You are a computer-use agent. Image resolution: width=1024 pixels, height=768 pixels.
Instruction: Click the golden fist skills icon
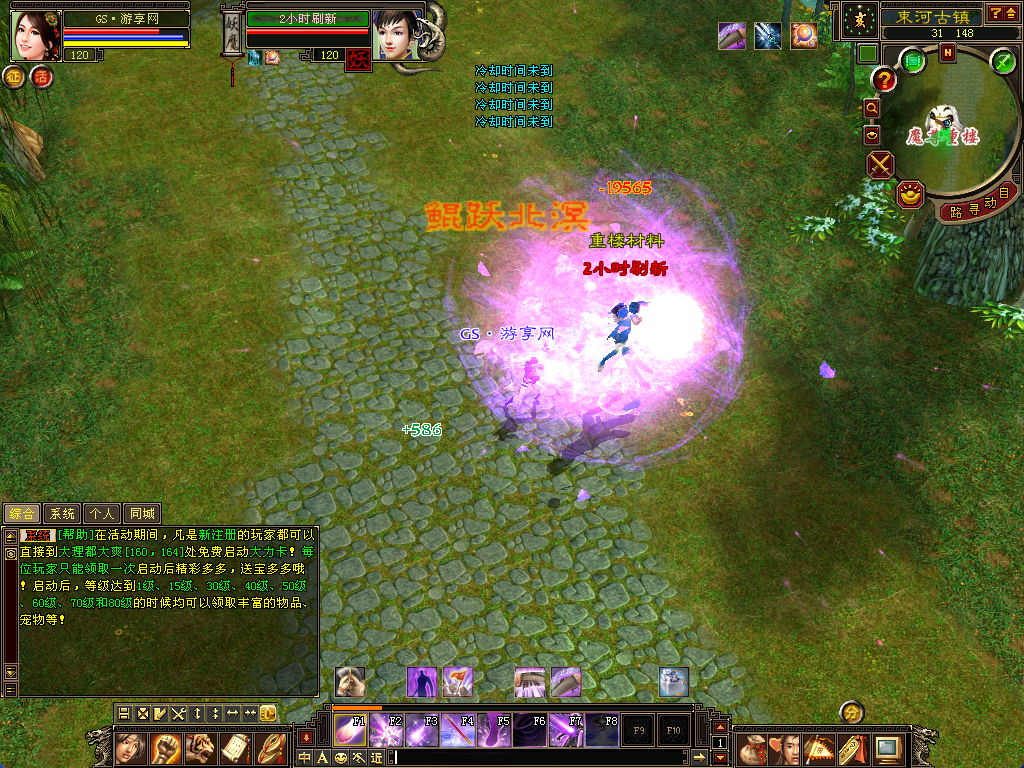(x=165, y=748)
